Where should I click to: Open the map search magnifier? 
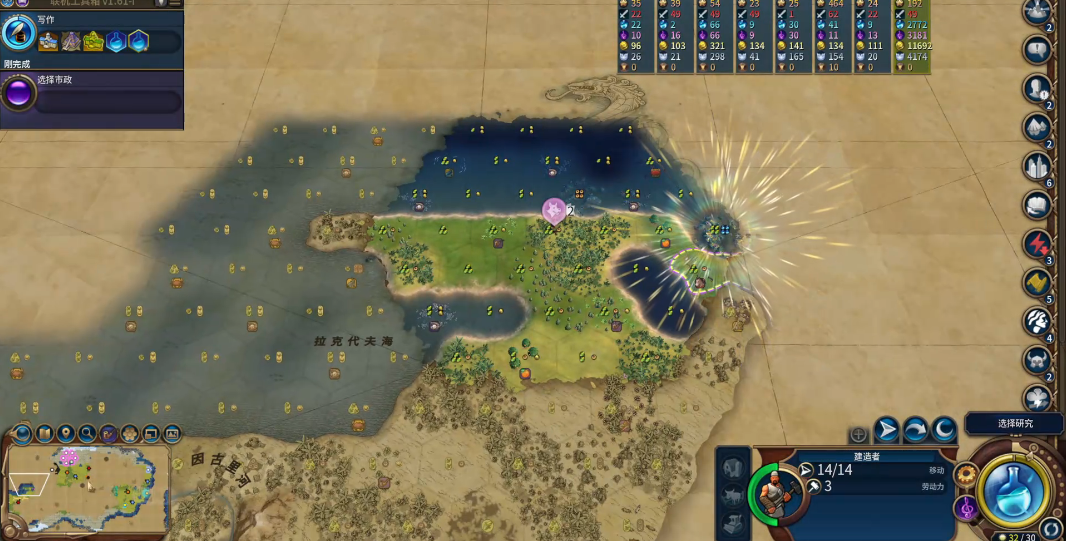click(87, 434)
